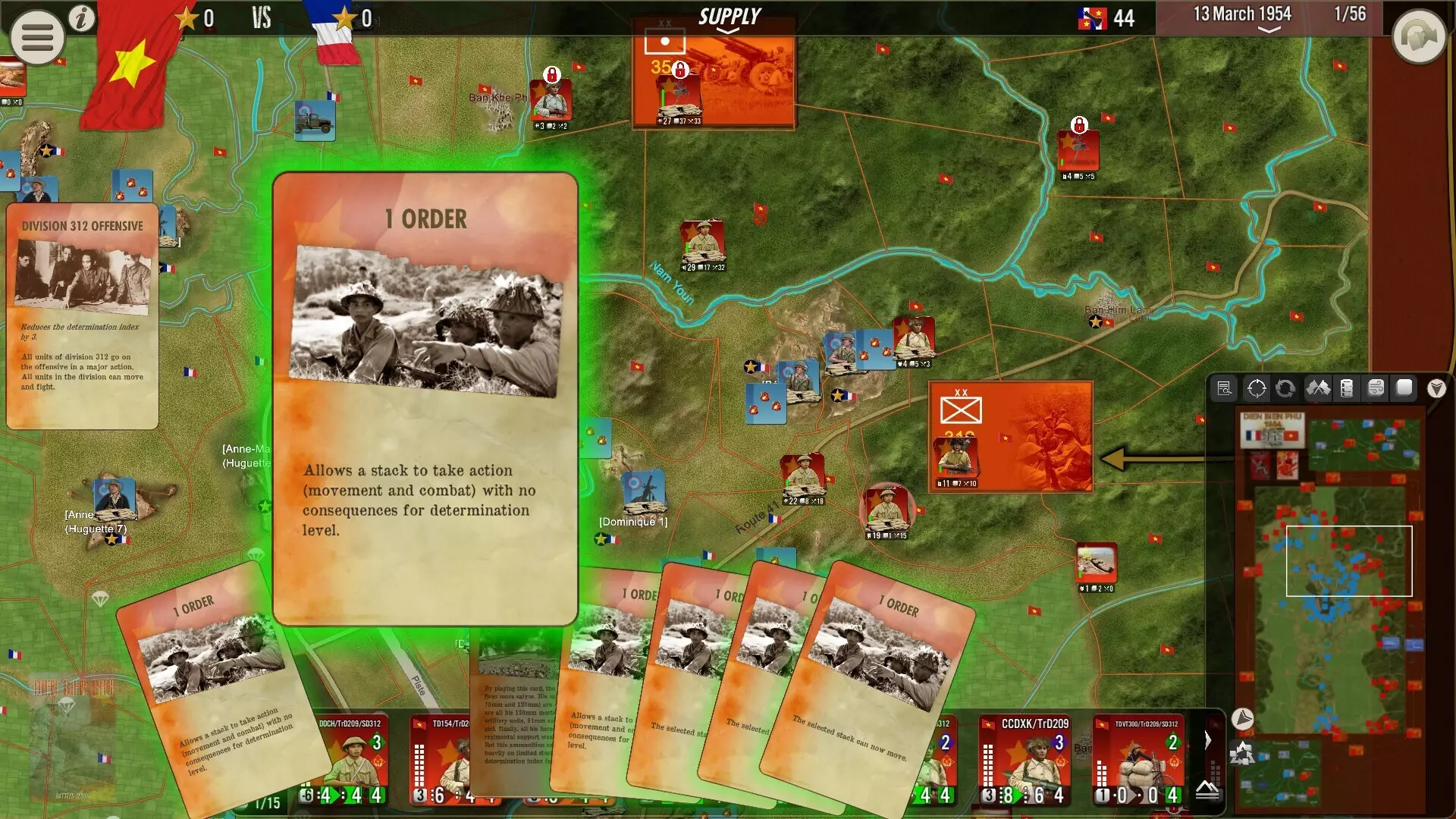Open the supply barrels icon on the map toolbar
This screenshot has width=1456, height=819.
coord(1346,388)
